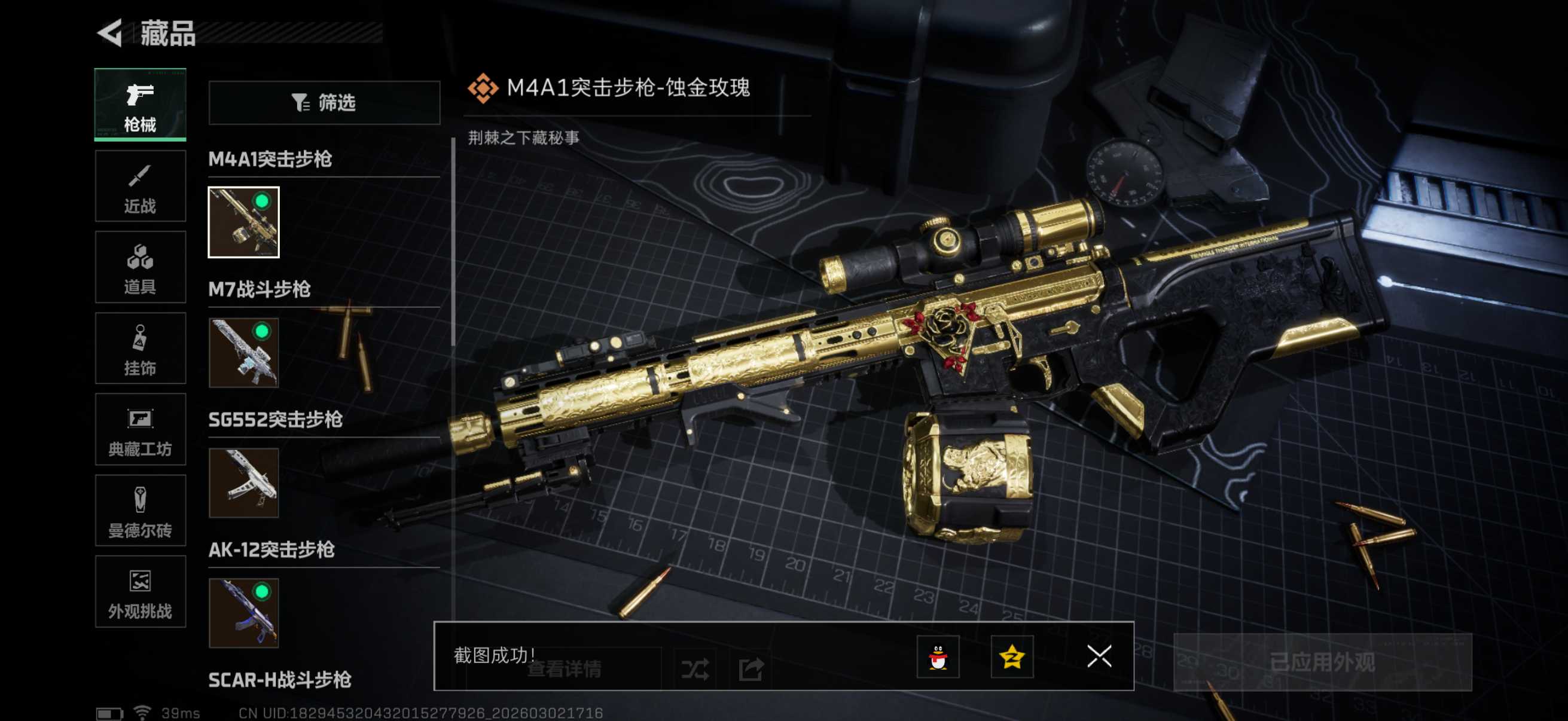
Task: Switch to the 曼德尔砖 tab
Action: pos(140,511)
